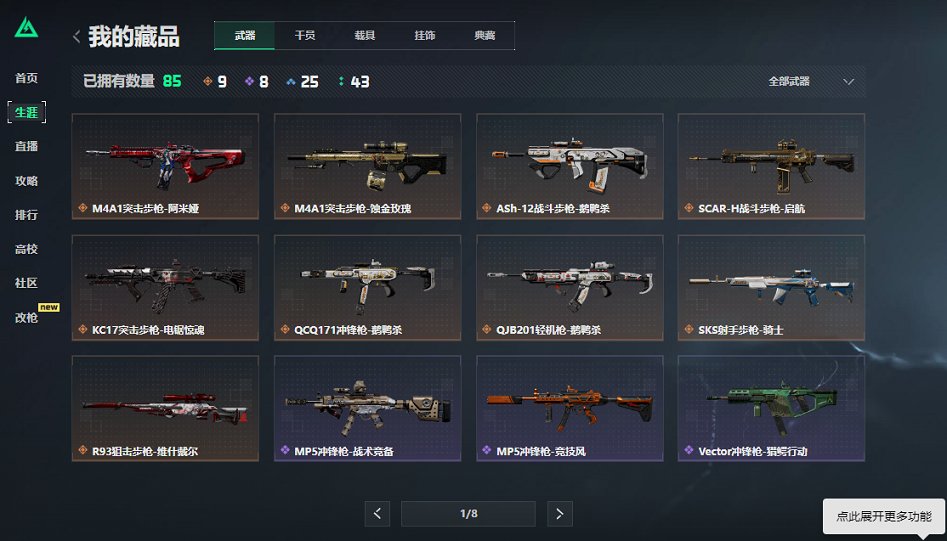The height and width of the screenshot is (541, 947).
Task: Open the 改枪 sidebar entry
Action: click(x=26, y=317)
